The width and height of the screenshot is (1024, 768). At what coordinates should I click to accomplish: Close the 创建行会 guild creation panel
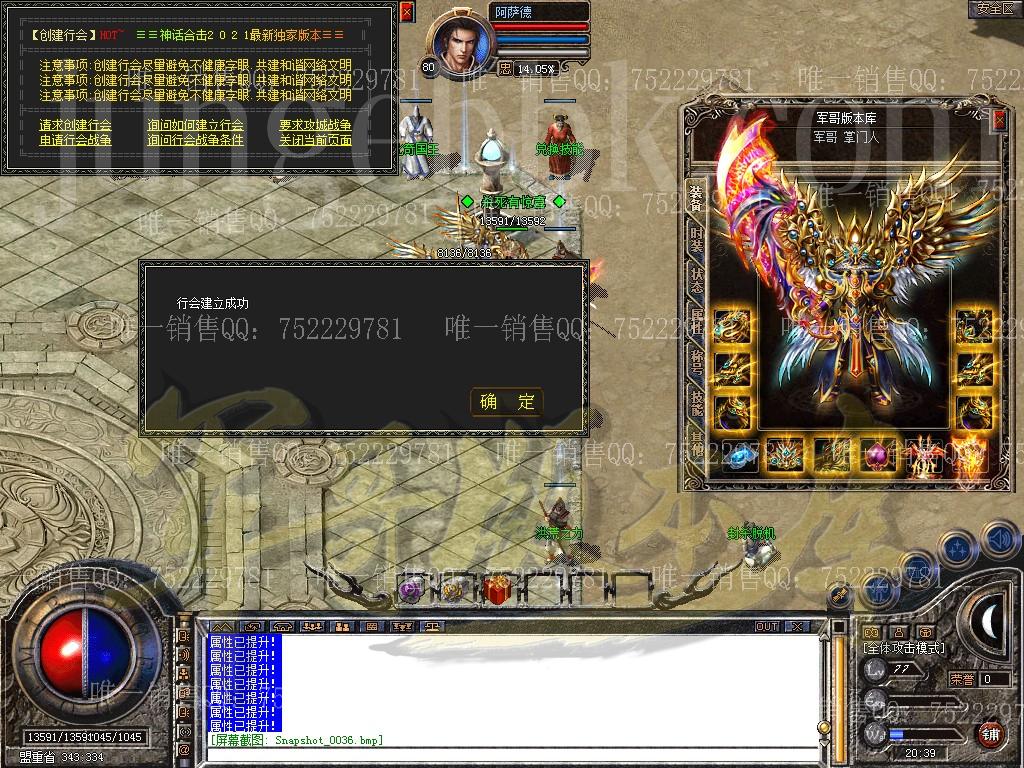406,12
